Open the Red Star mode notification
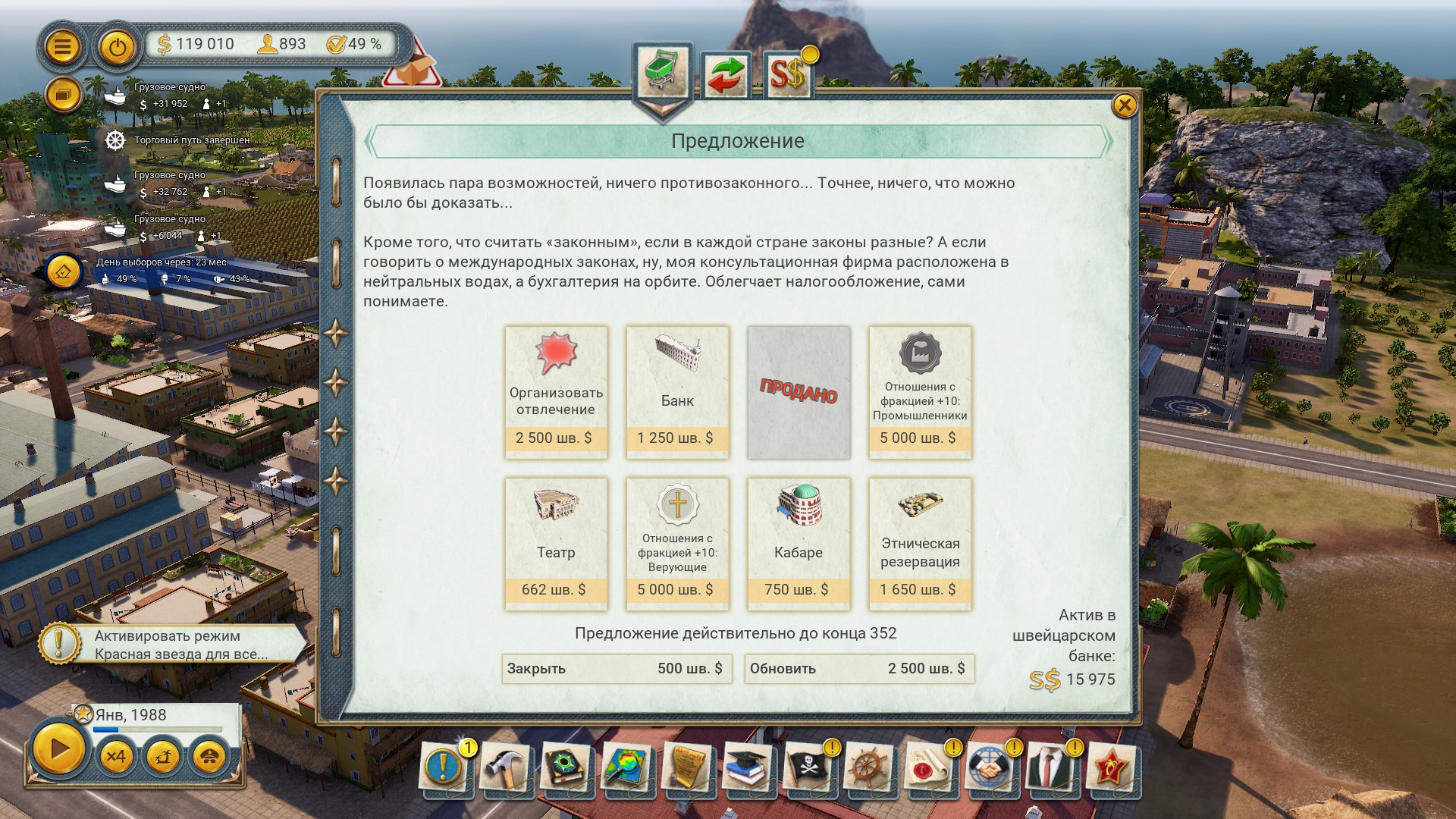Image resolution: width=1456 pixels, height=819 pixels. [171, 645]
